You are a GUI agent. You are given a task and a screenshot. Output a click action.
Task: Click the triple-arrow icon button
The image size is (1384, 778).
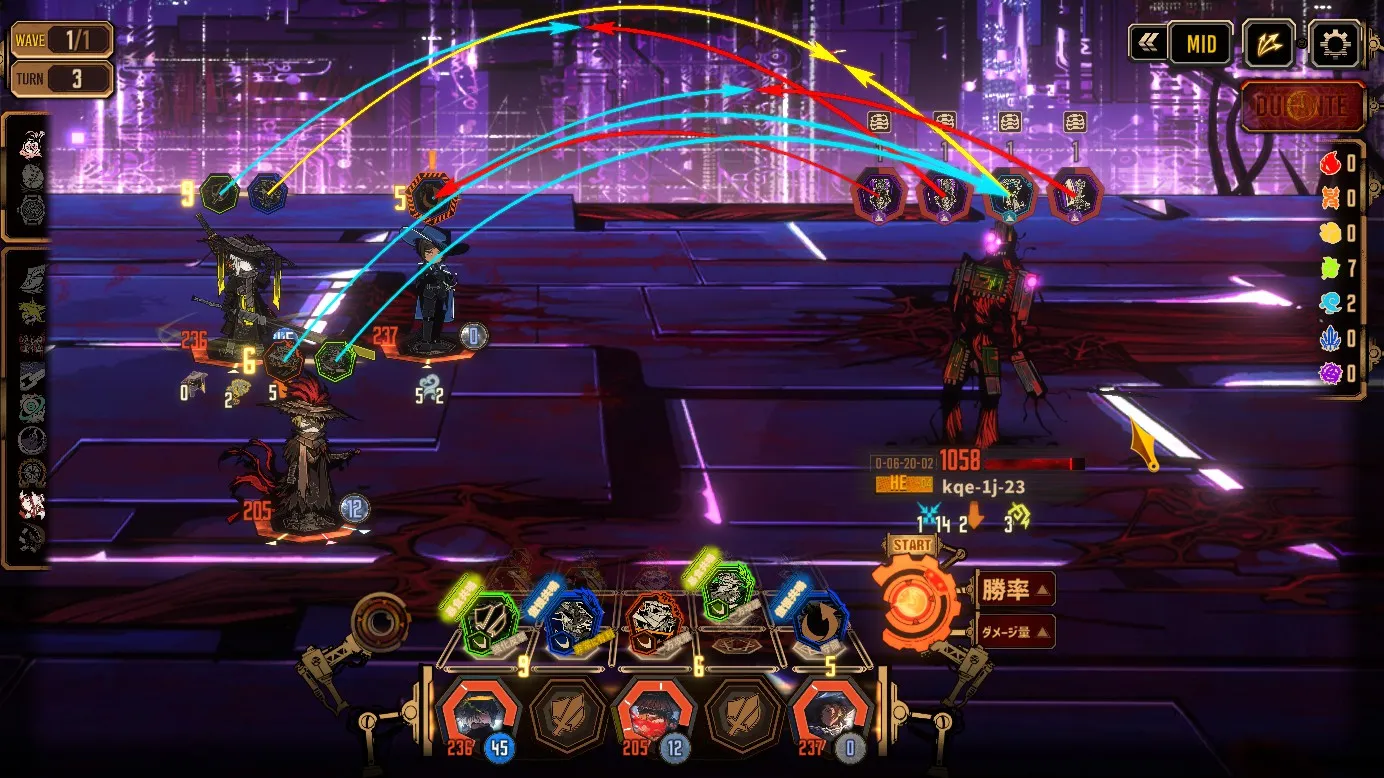1268,45
